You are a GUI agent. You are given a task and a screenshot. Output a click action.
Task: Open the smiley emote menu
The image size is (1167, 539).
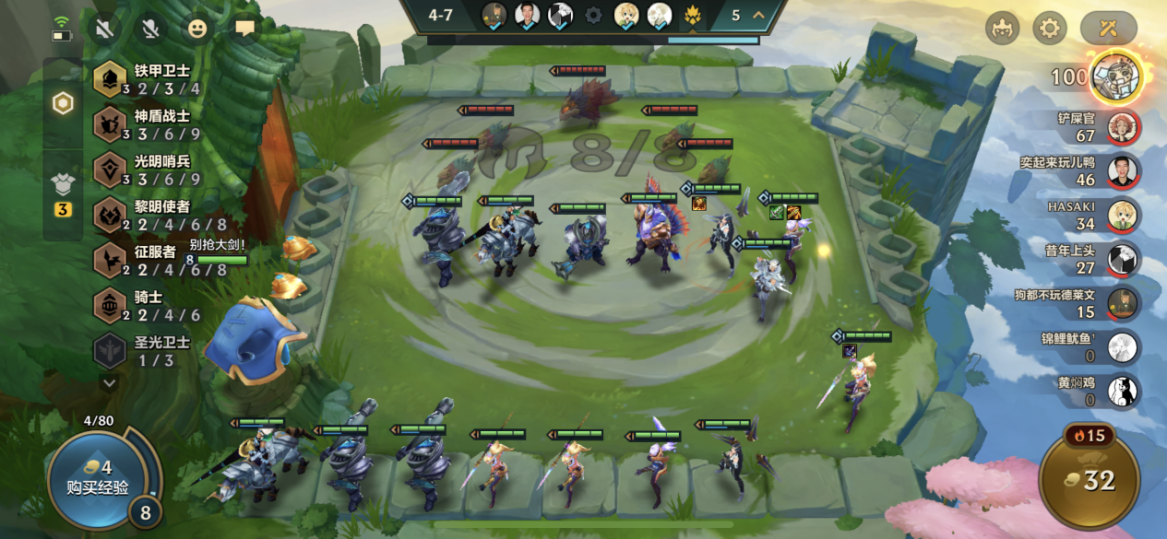tap(198, 28)
